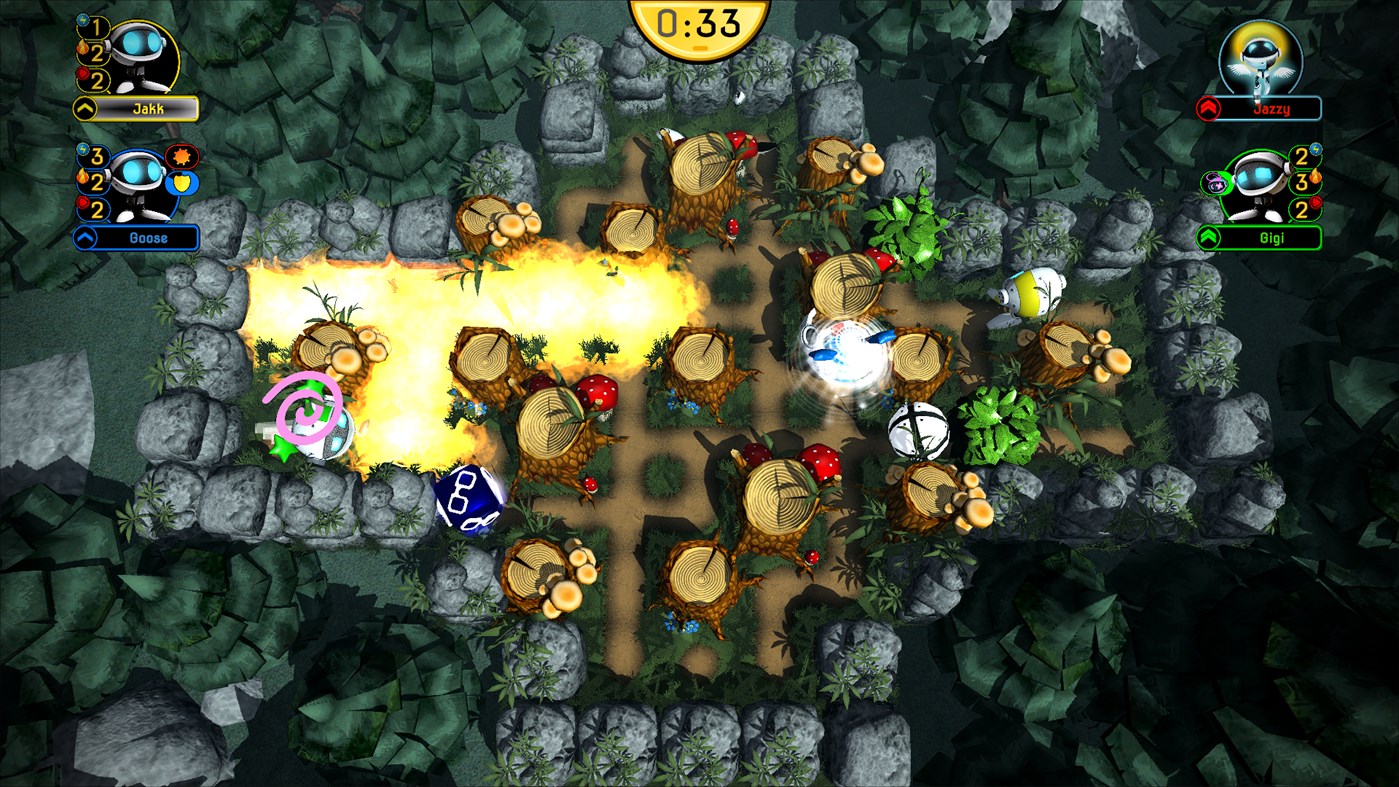The height and width of the screenshot is (787, 1399).
Task: Select the Jakk name tab
Action: [x=148, y=107]
